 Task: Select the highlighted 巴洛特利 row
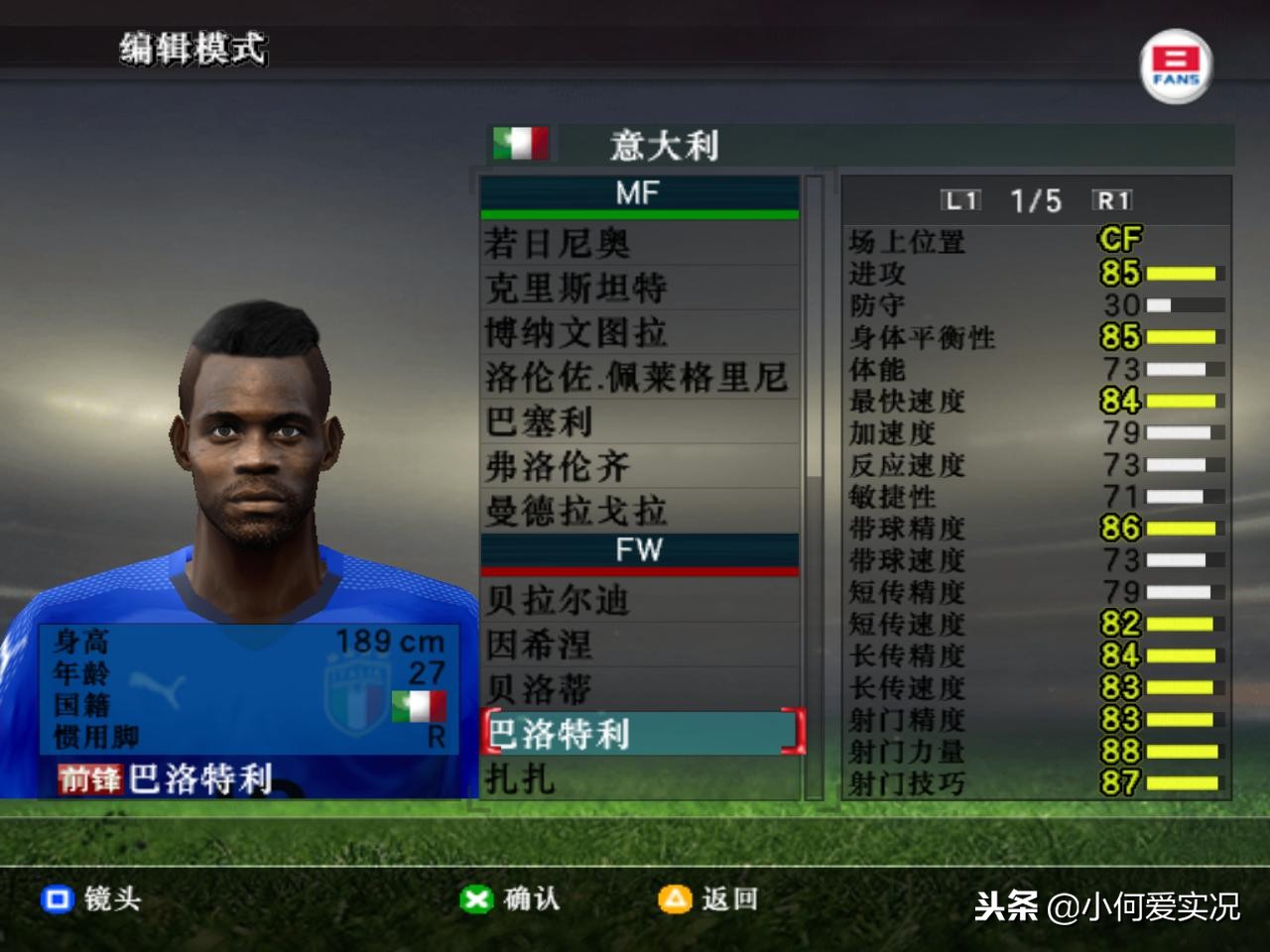[x=639, y=733]
